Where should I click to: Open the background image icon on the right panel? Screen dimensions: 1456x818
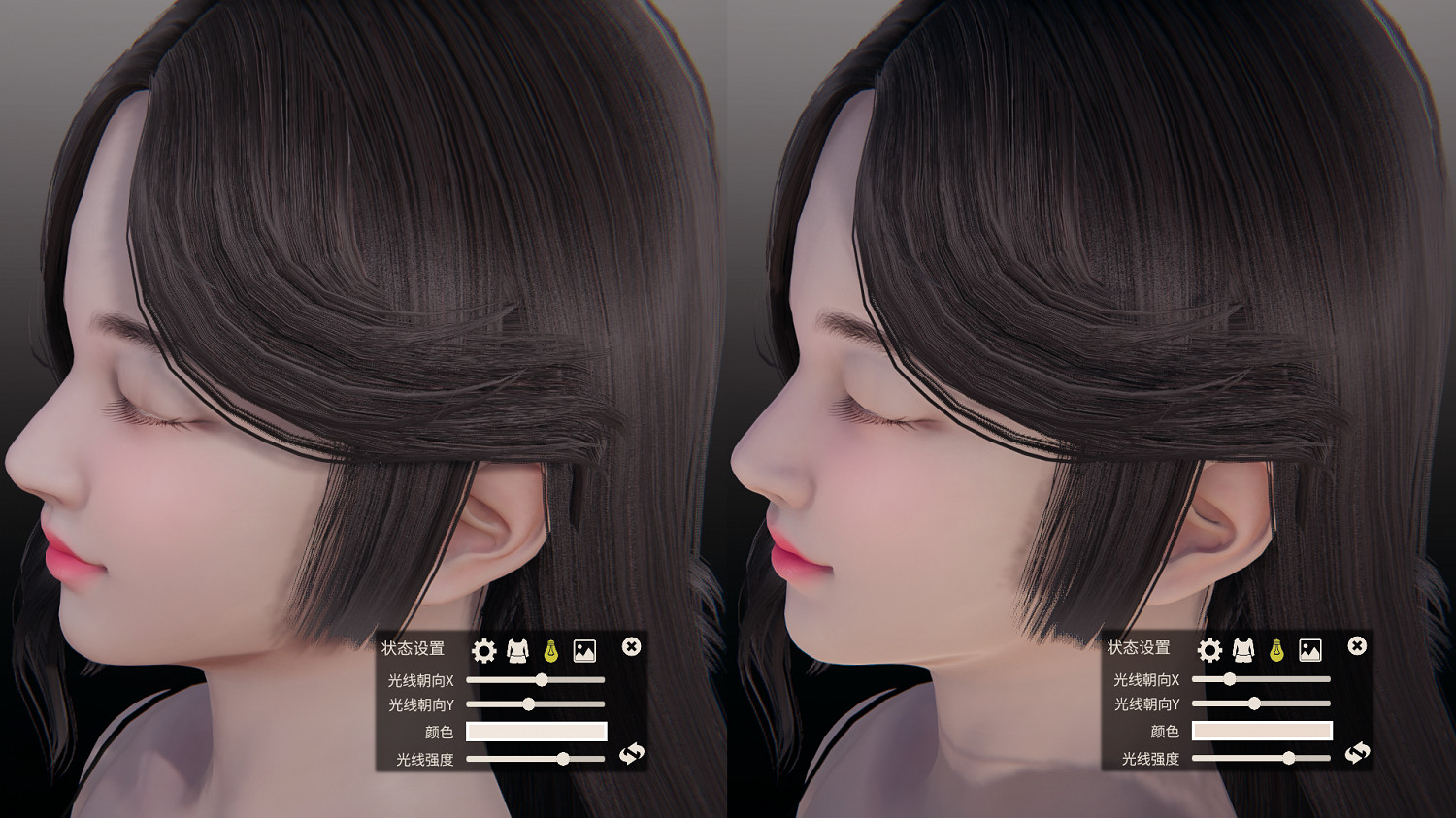1311,652
